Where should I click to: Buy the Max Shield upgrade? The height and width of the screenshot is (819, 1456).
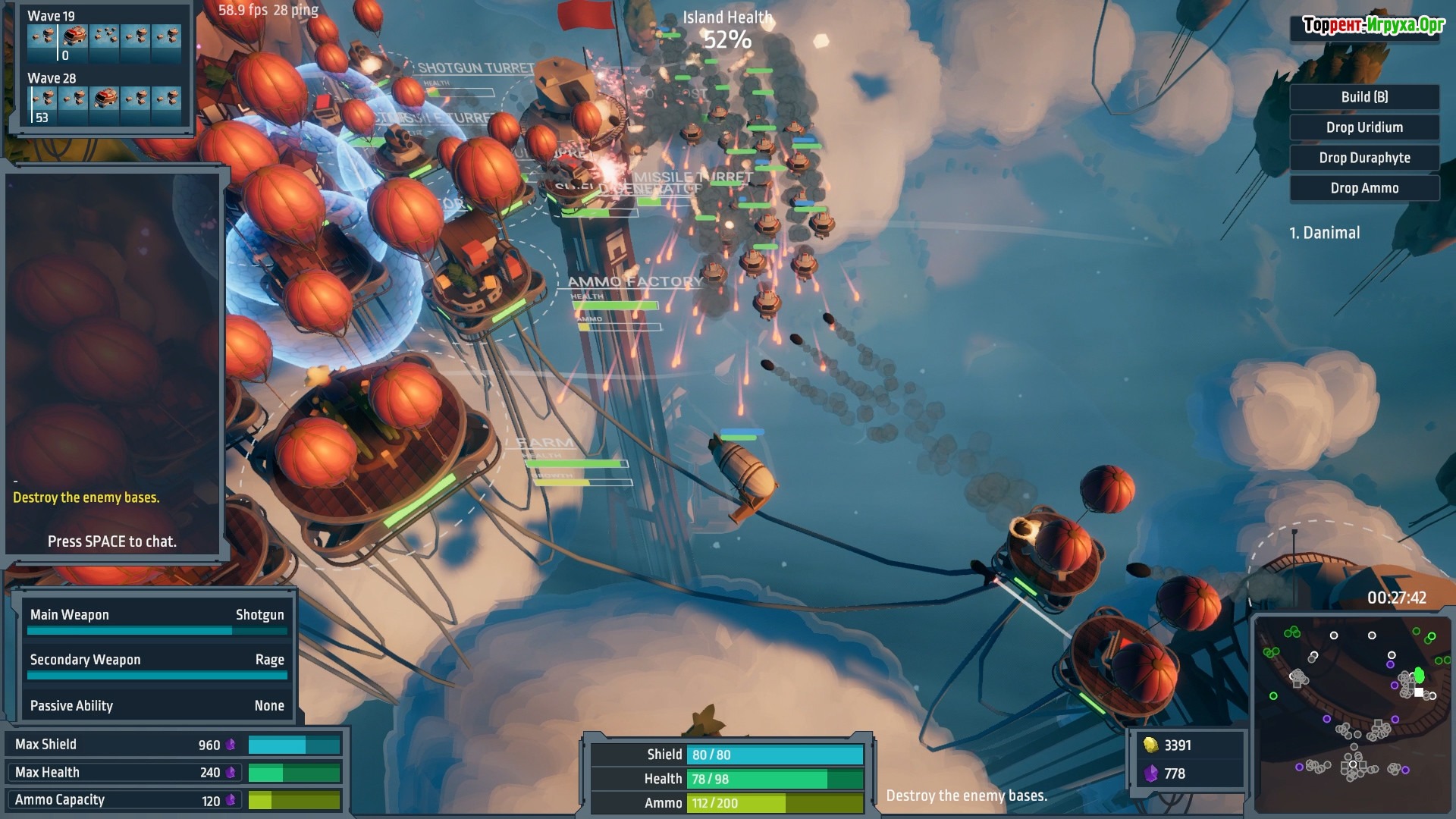(174, 745)
